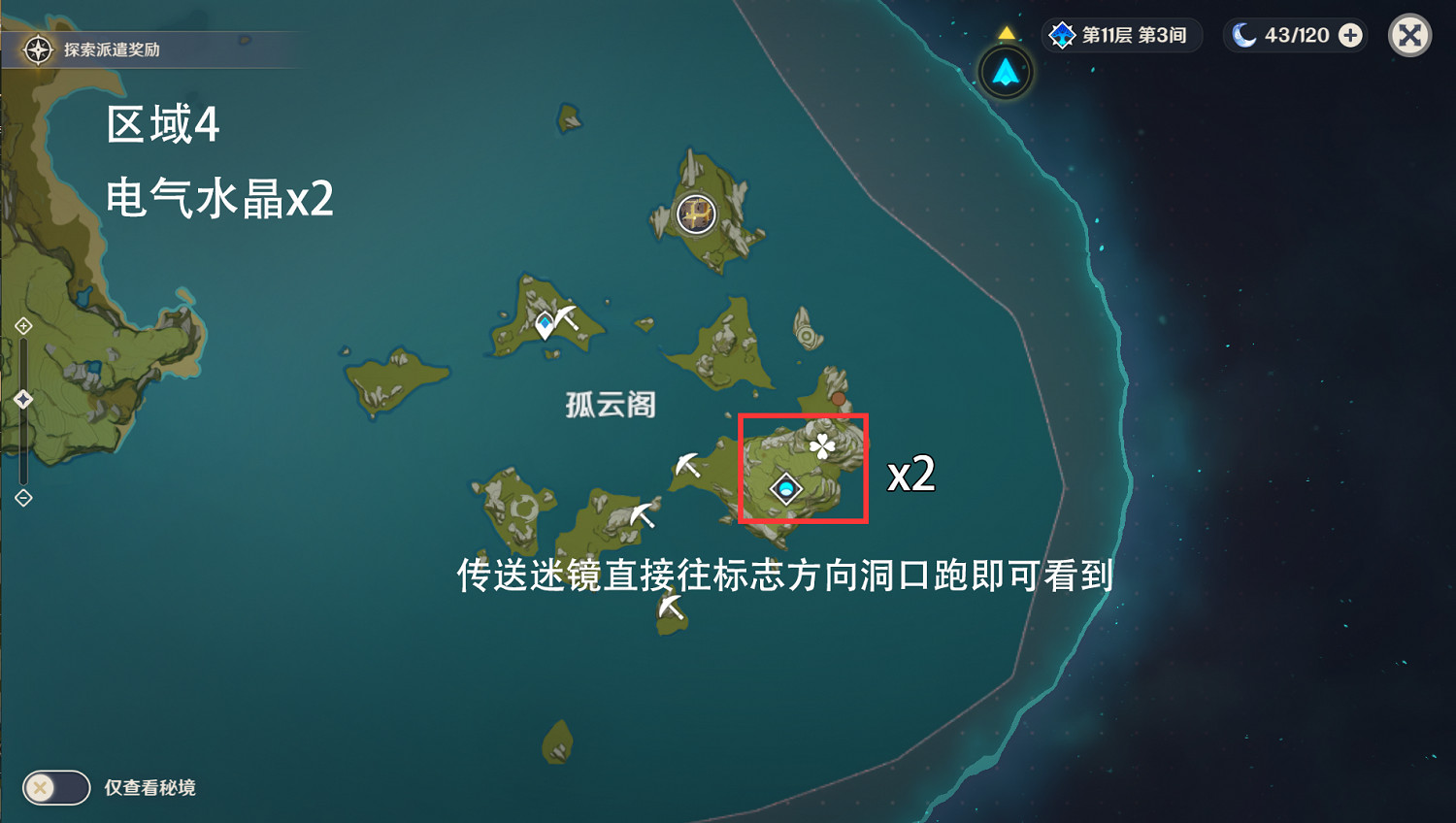Close the map screen with the X button
This screenshot has width=1456, height=823.
1408,35
